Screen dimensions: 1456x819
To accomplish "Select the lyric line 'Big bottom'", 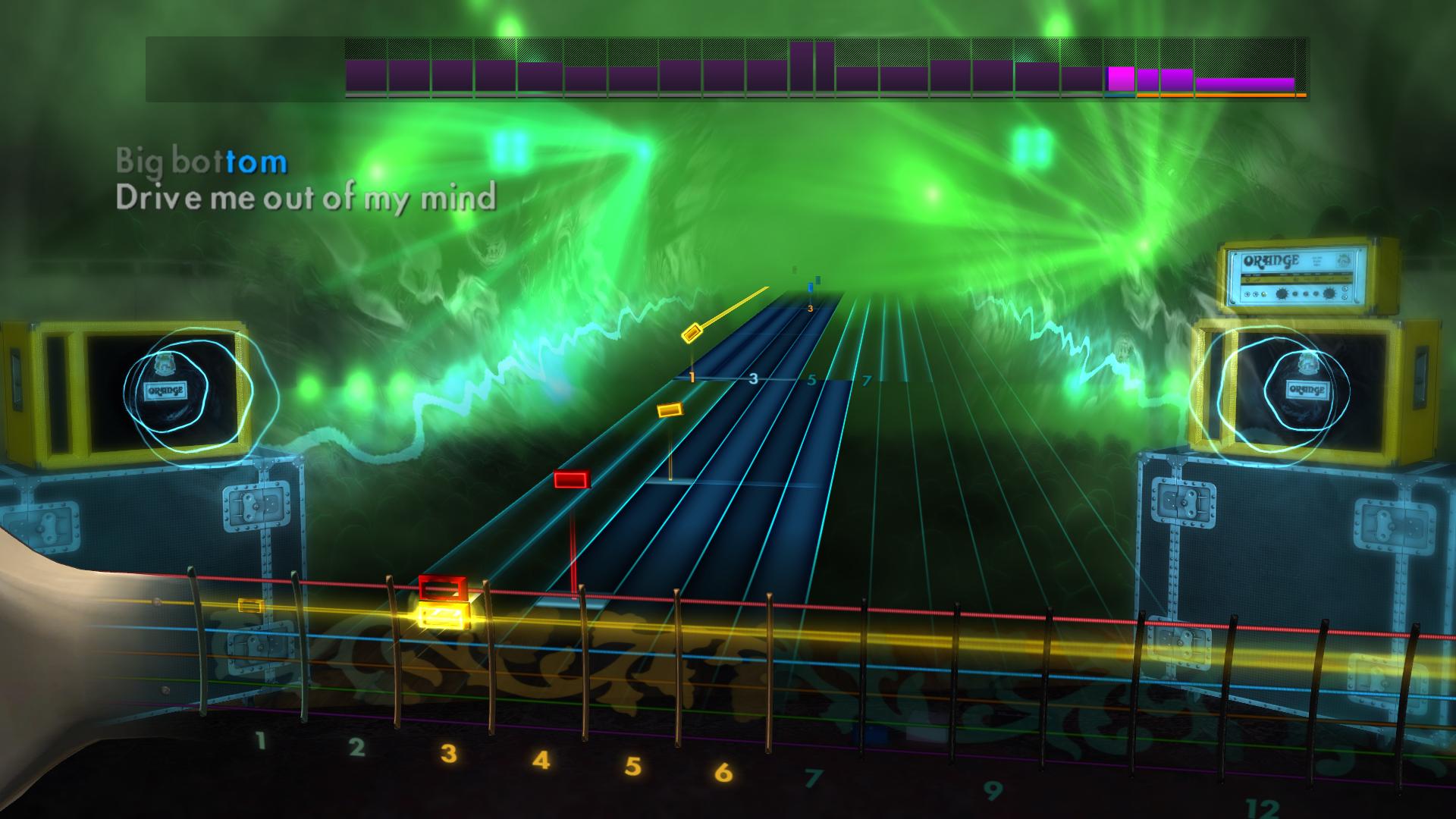I will click(201, 159).
